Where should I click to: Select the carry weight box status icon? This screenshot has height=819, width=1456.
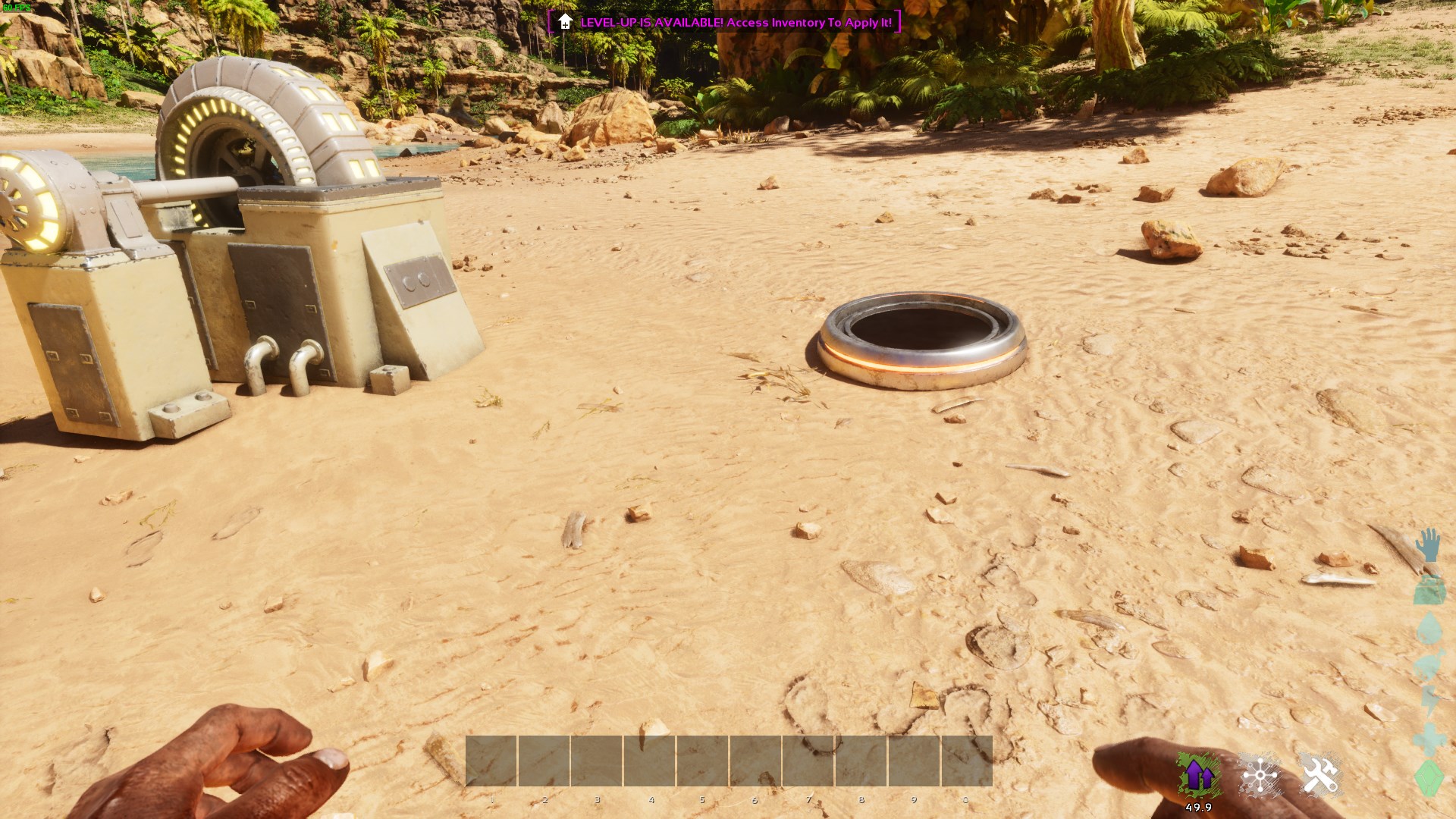pos(1429,590)
